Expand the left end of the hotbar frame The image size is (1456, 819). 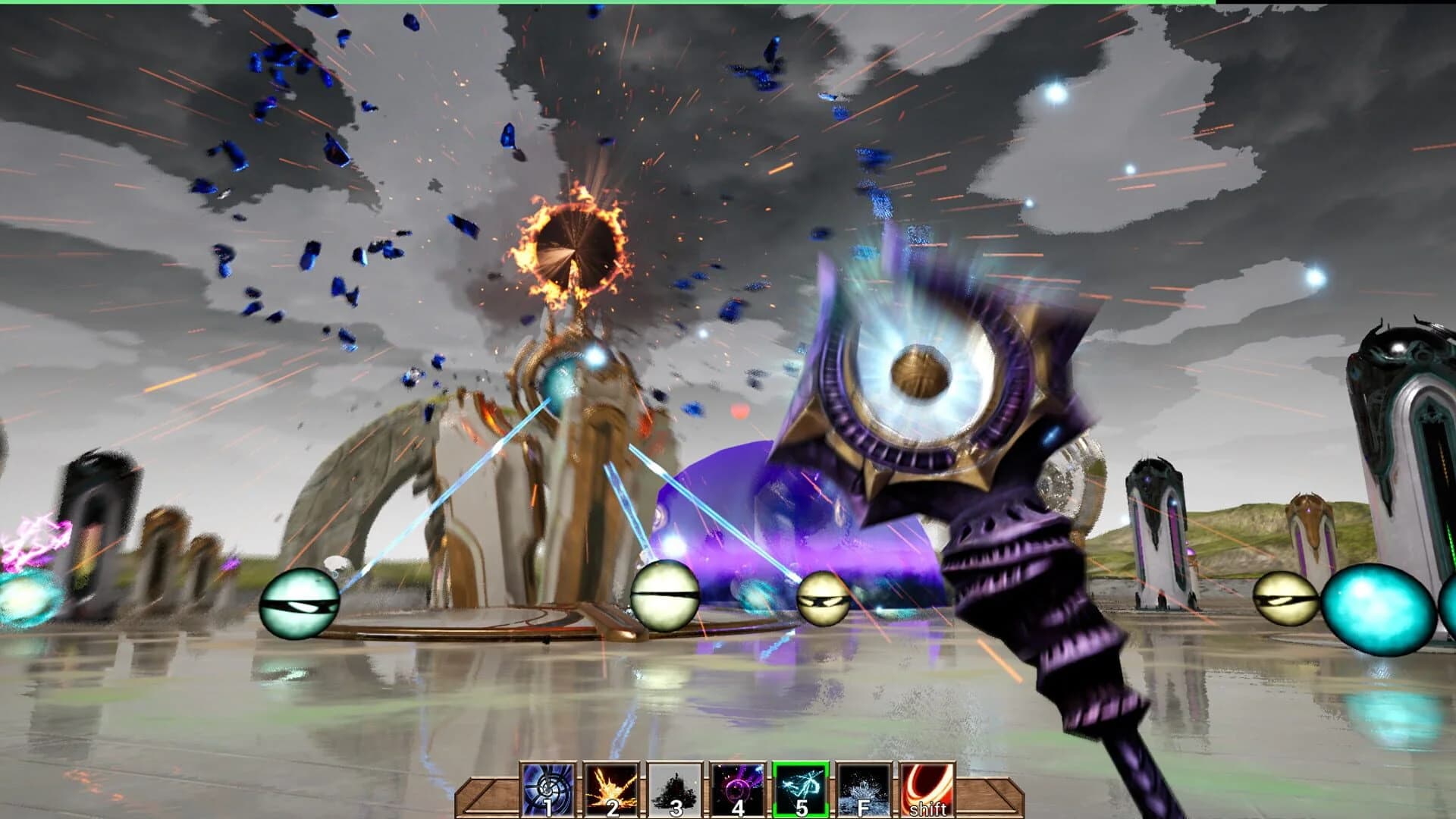tap(485, 798)
